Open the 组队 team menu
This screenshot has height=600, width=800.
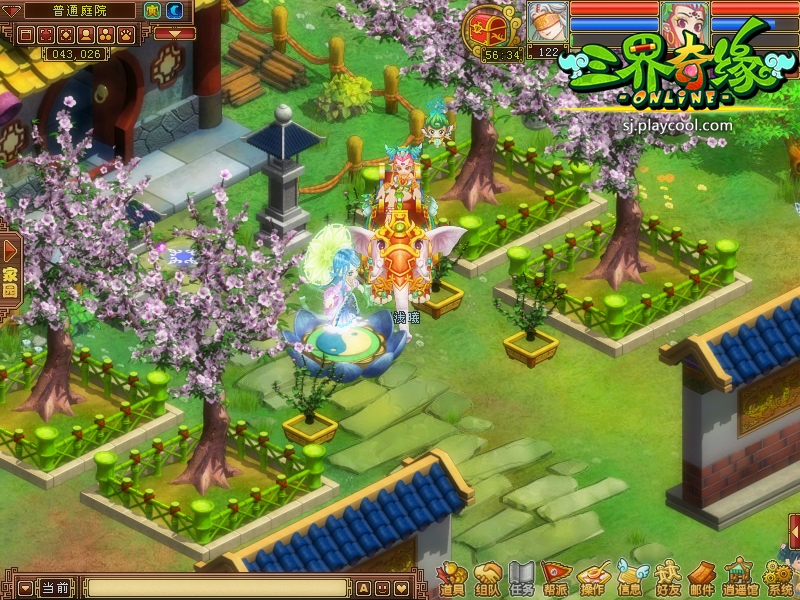tap(487, 579)
